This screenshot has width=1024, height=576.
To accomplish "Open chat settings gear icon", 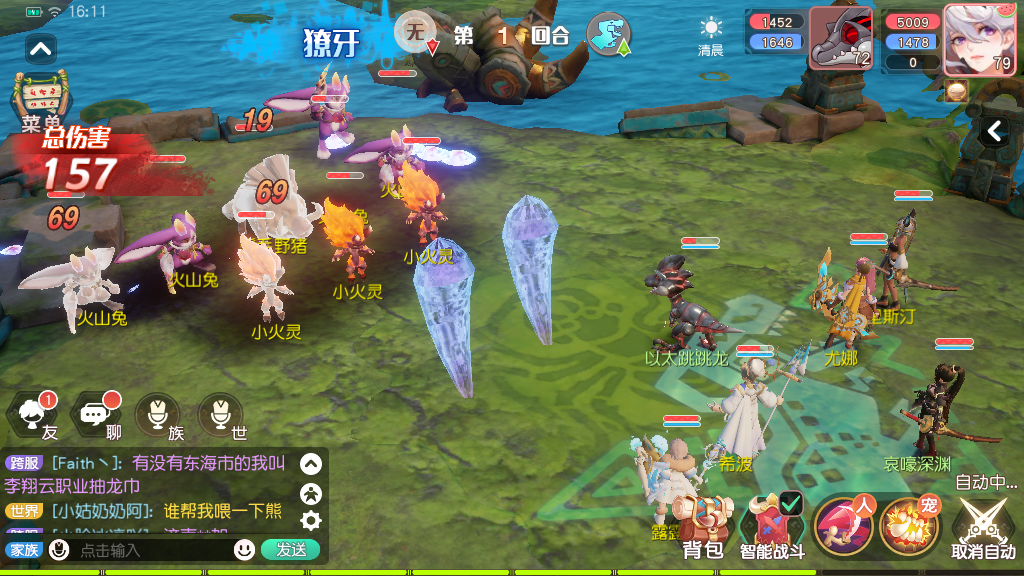I will [x=311, y=520].
